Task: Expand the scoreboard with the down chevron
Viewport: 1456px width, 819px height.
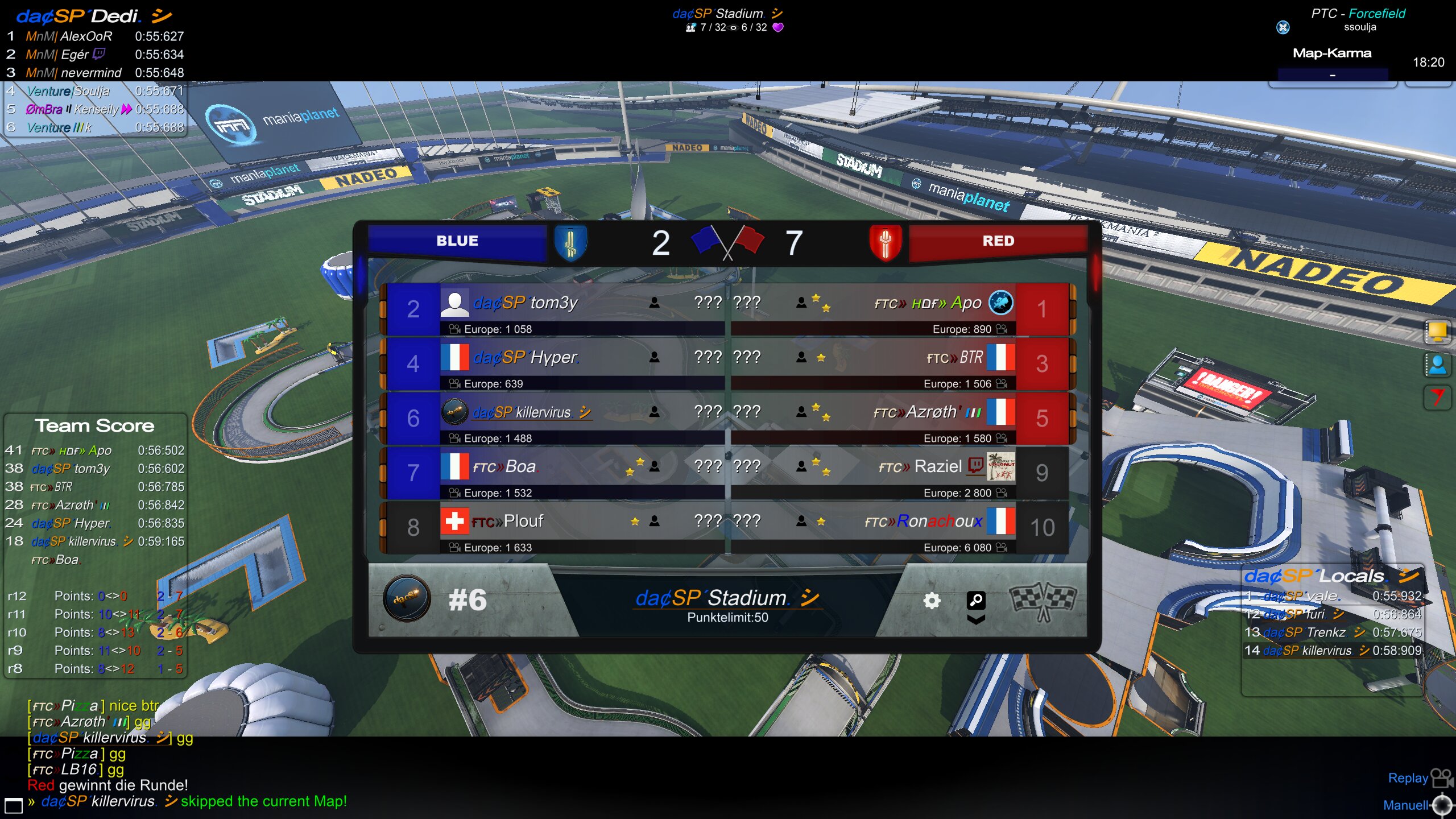Action: tap(976, 620)
